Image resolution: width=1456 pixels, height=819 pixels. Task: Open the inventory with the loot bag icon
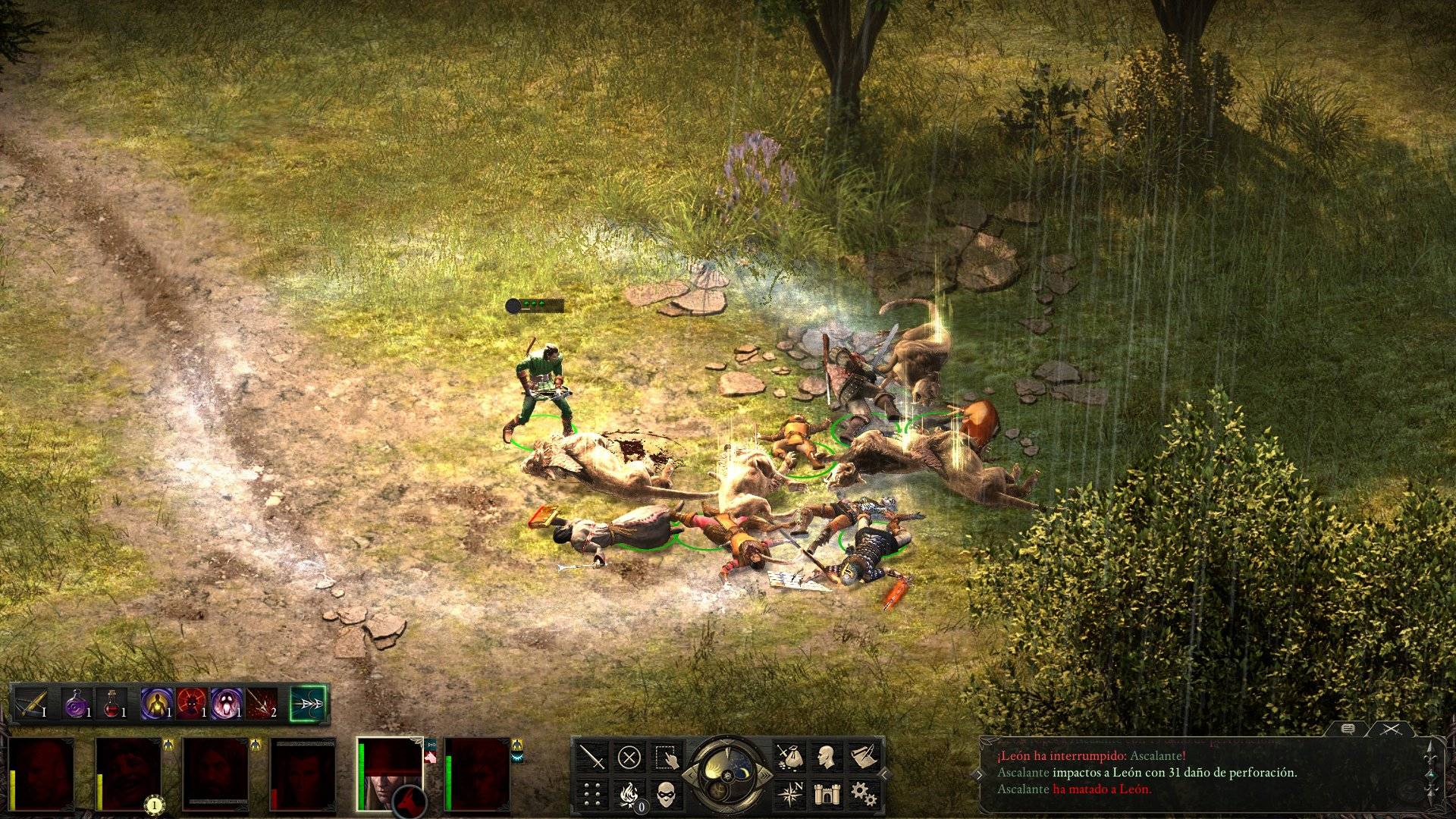(x=791, y=758)
